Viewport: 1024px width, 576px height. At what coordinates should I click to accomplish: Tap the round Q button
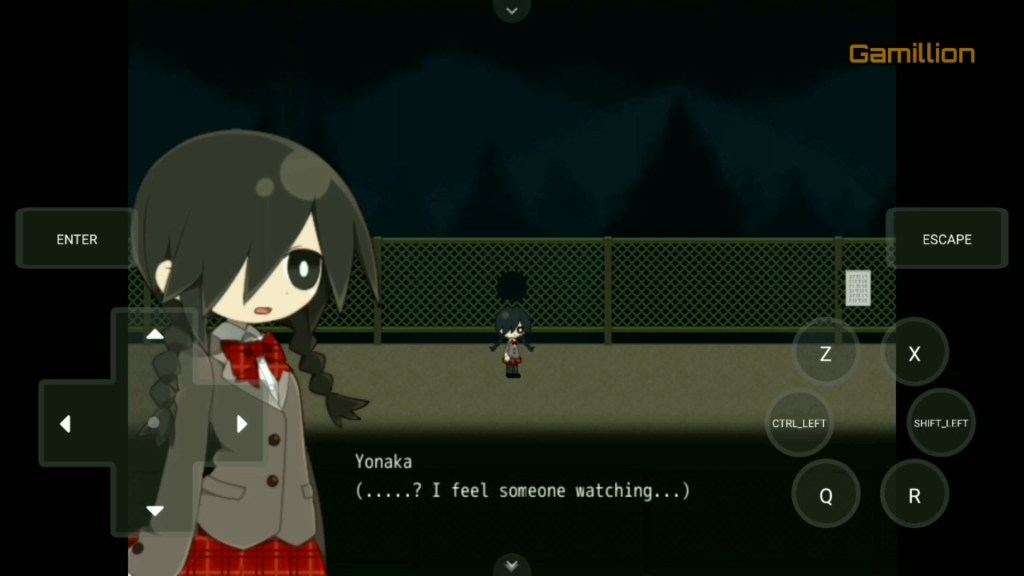coord(825,496)
